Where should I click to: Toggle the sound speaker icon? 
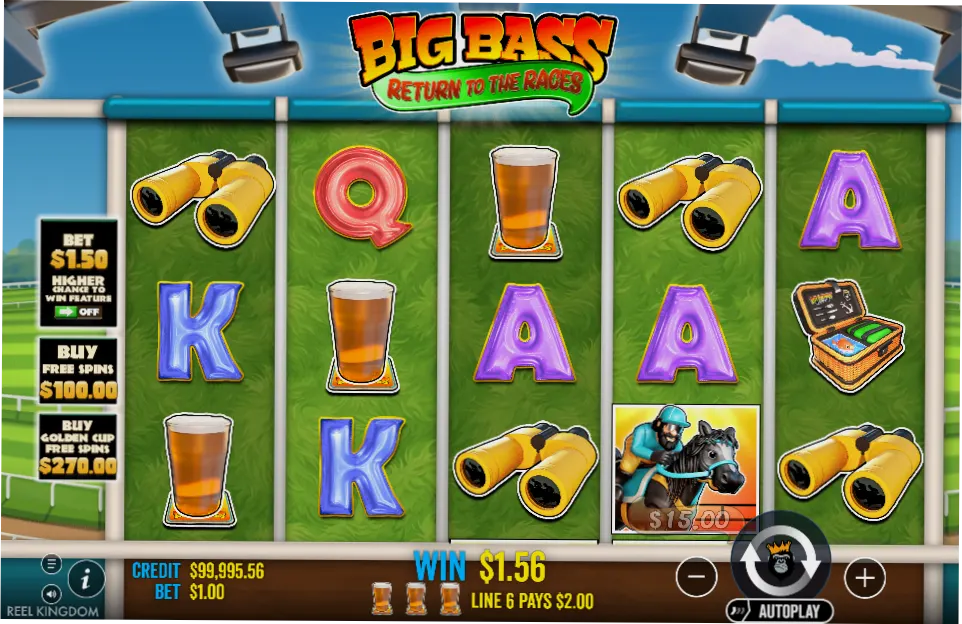(x=51, y=592)
